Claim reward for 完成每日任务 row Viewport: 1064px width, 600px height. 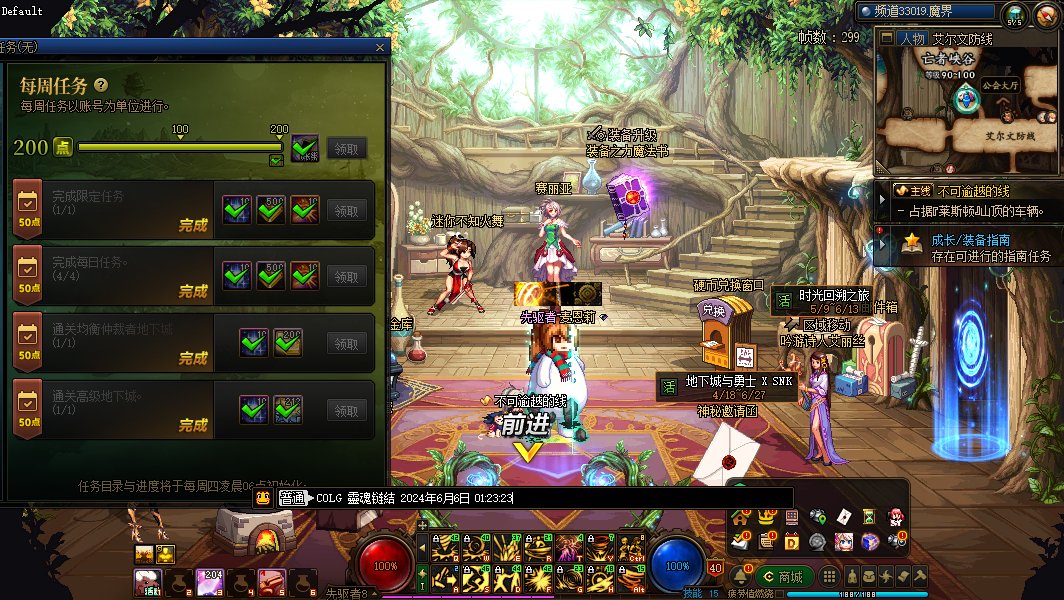tap(346, 277)
